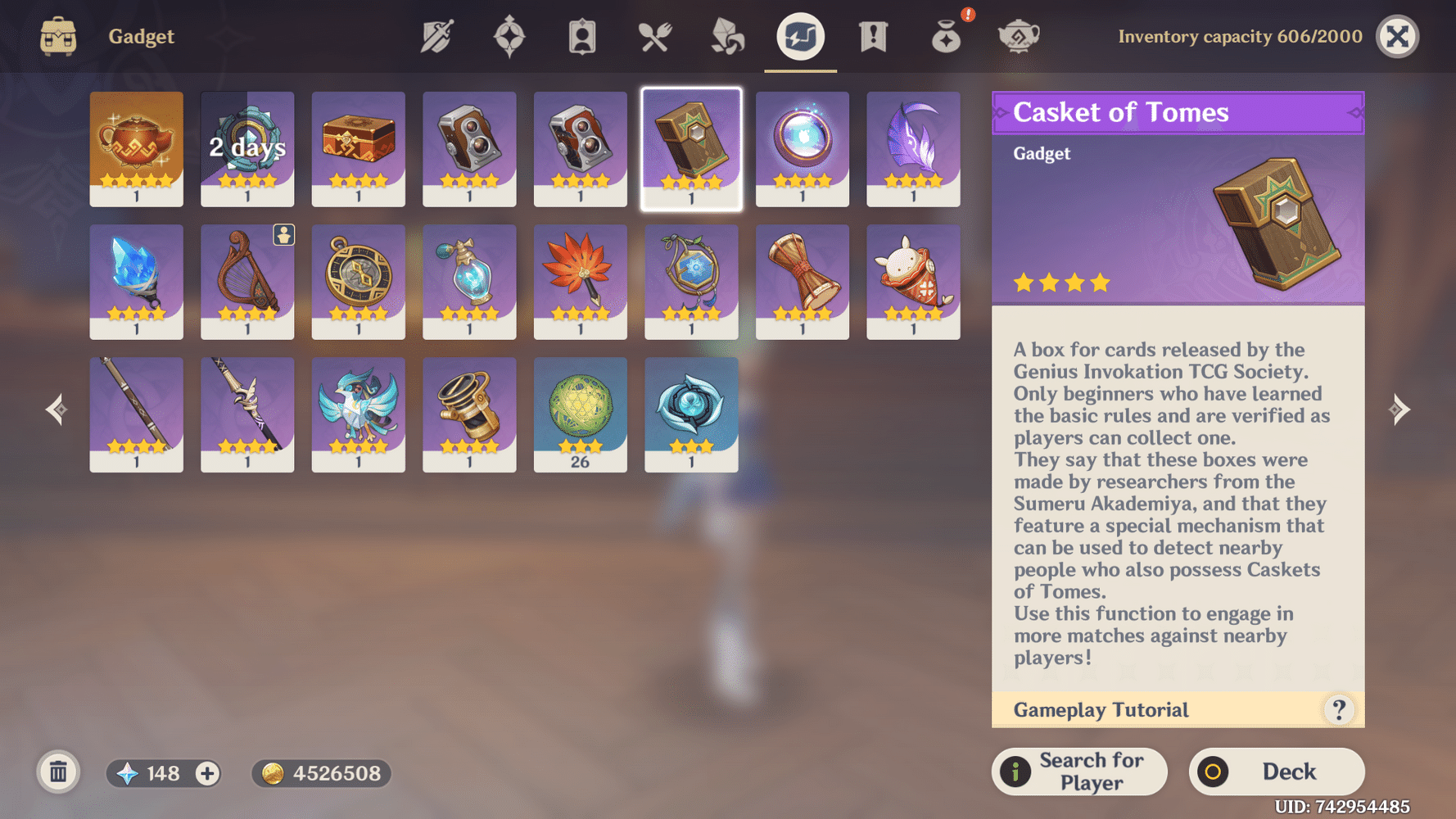Open the Character Development Items tab
This screenshot has height=819, width=1456.
click(x=581, y=36)
